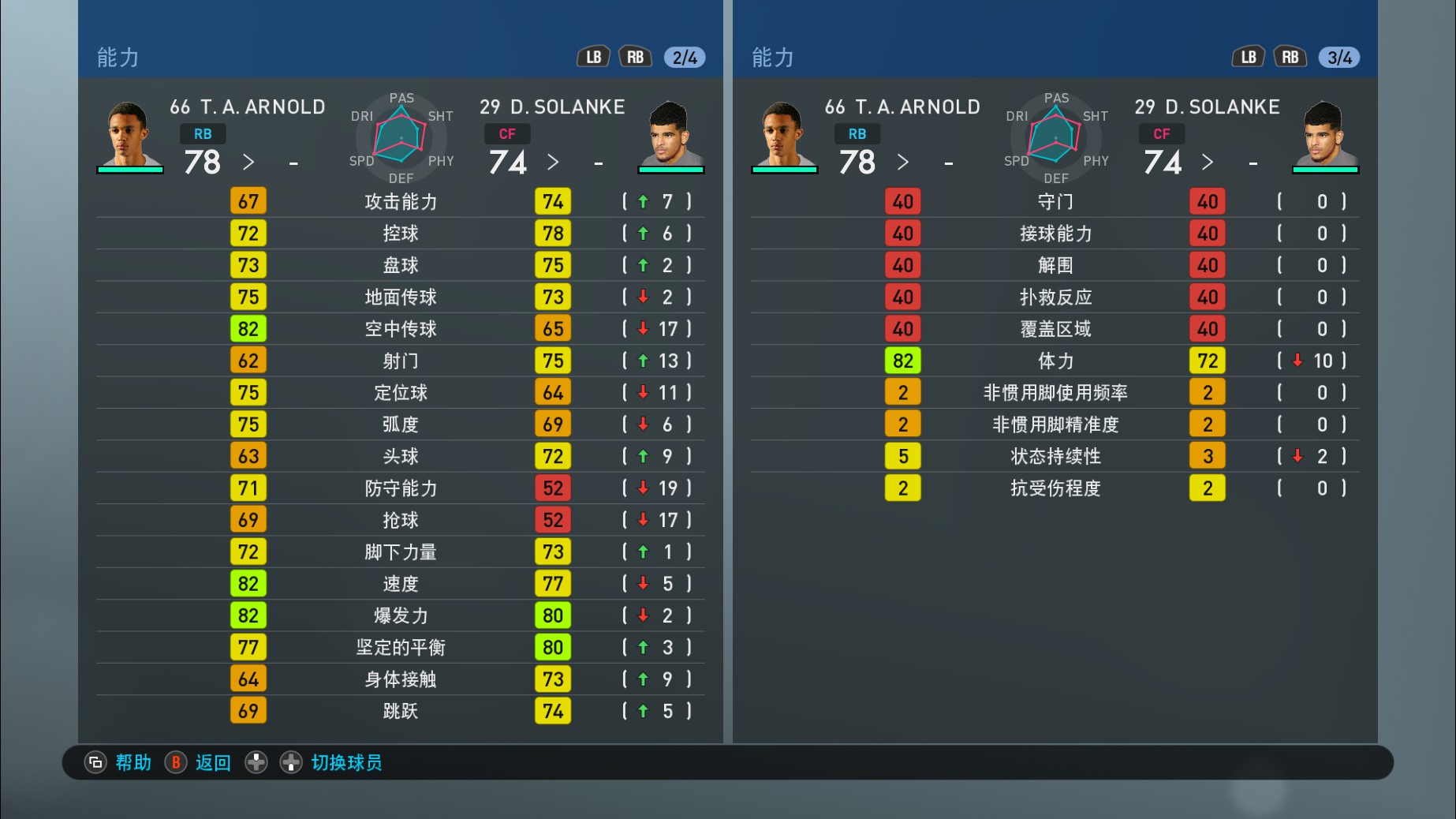This screenshot has height=819, width=1456.
Task: Expand the right panel Arnold rating arrow
Action: click(x=902, y=163)
